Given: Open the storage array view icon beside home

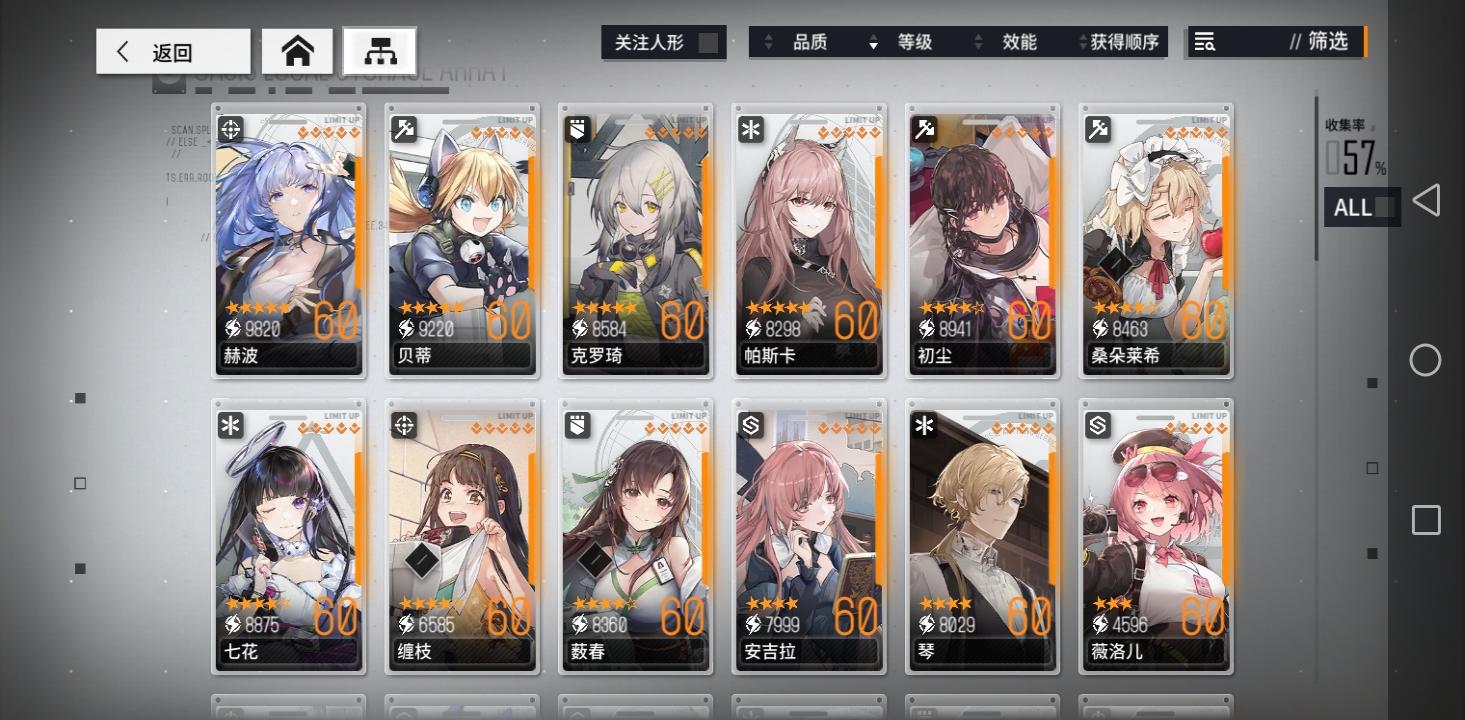Looking at the screenshot, I should point(380,49).
